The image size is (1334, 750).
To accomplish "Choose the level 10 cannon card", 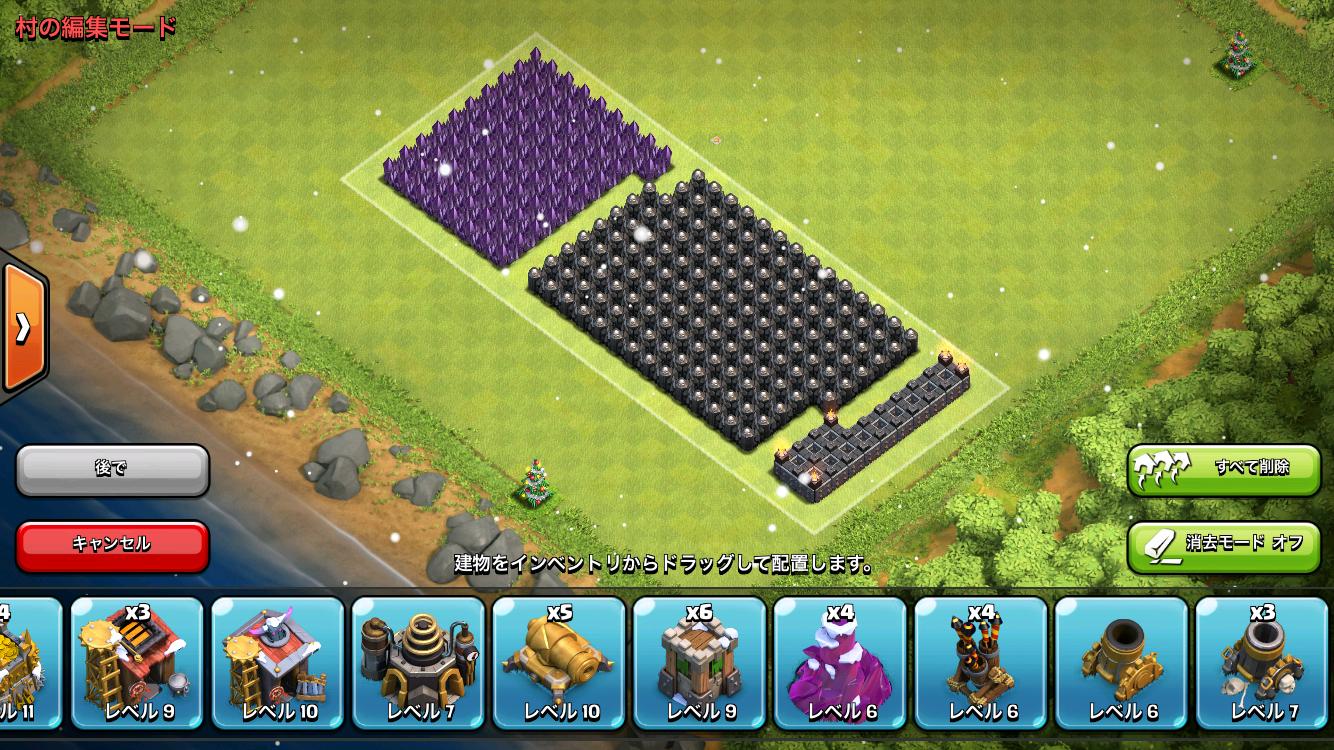I will click(x=559, y=662).
